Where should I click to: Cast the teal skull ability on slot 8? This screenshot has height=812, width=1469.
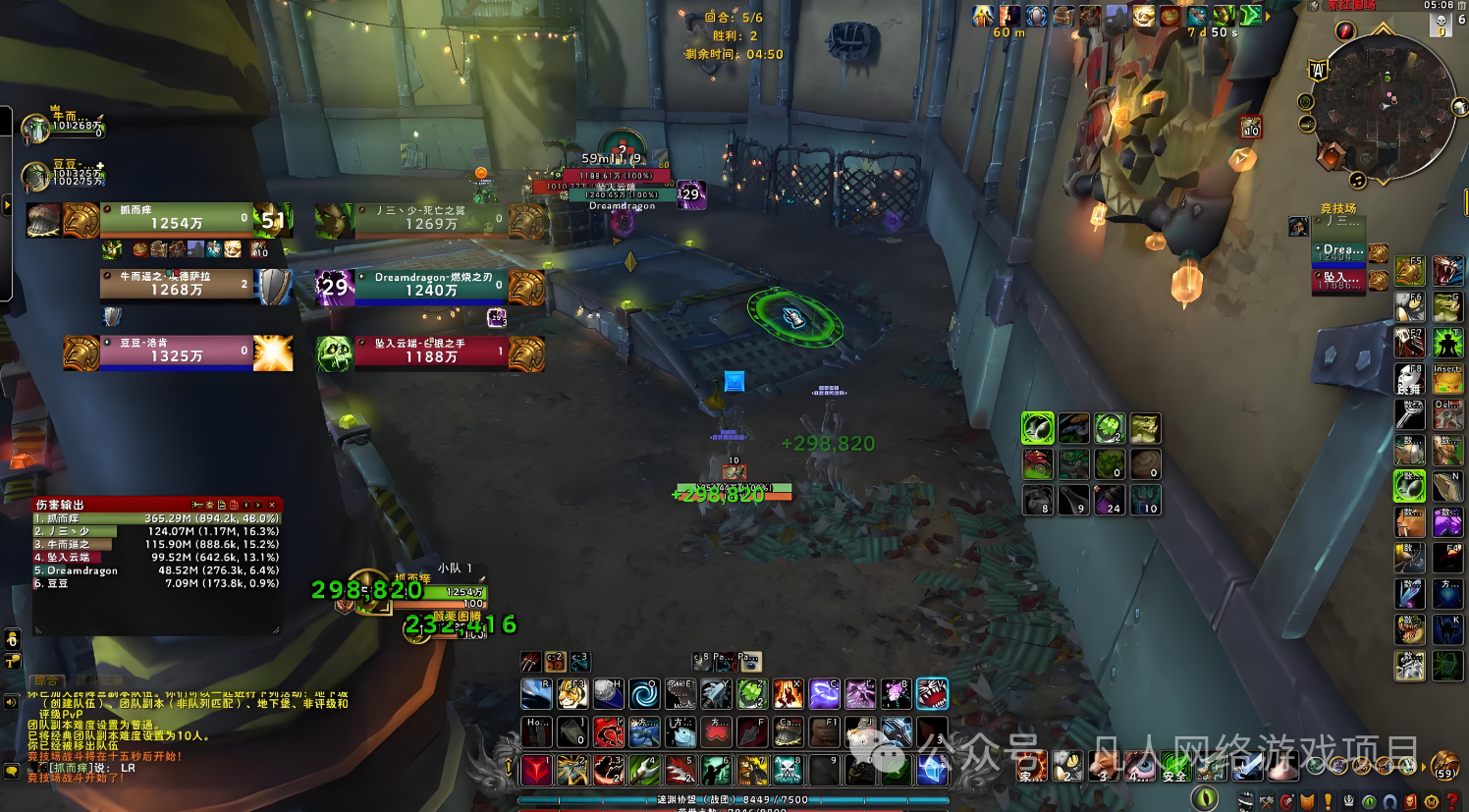click(x=788, y=769)
